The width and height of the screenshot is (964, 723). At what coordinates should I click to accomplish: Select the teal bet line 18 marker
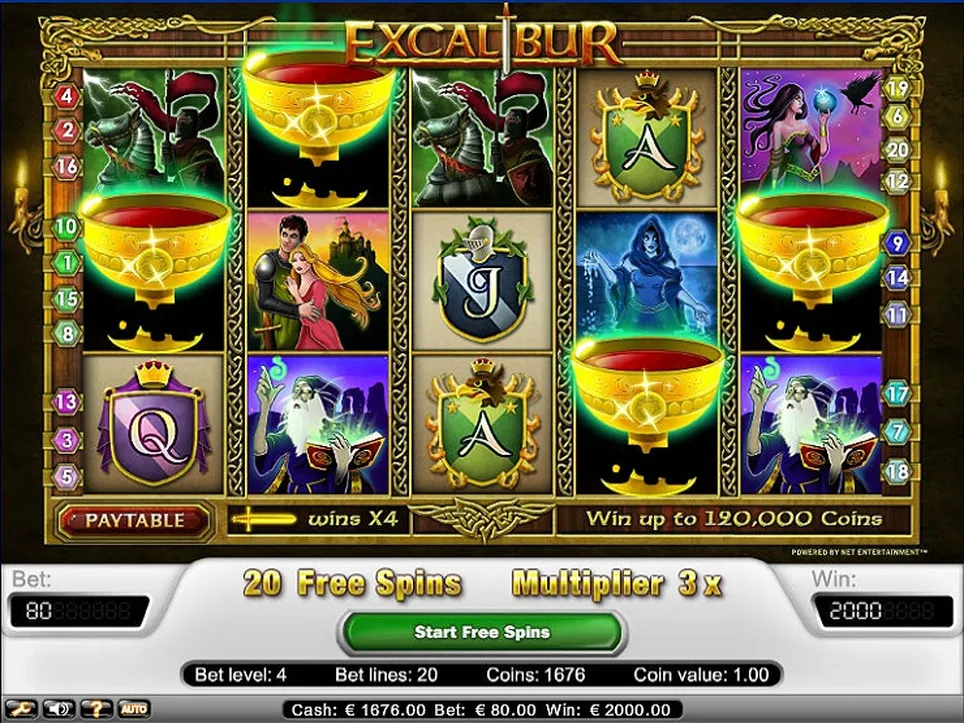pyautogui.click(x=898, y=470)
